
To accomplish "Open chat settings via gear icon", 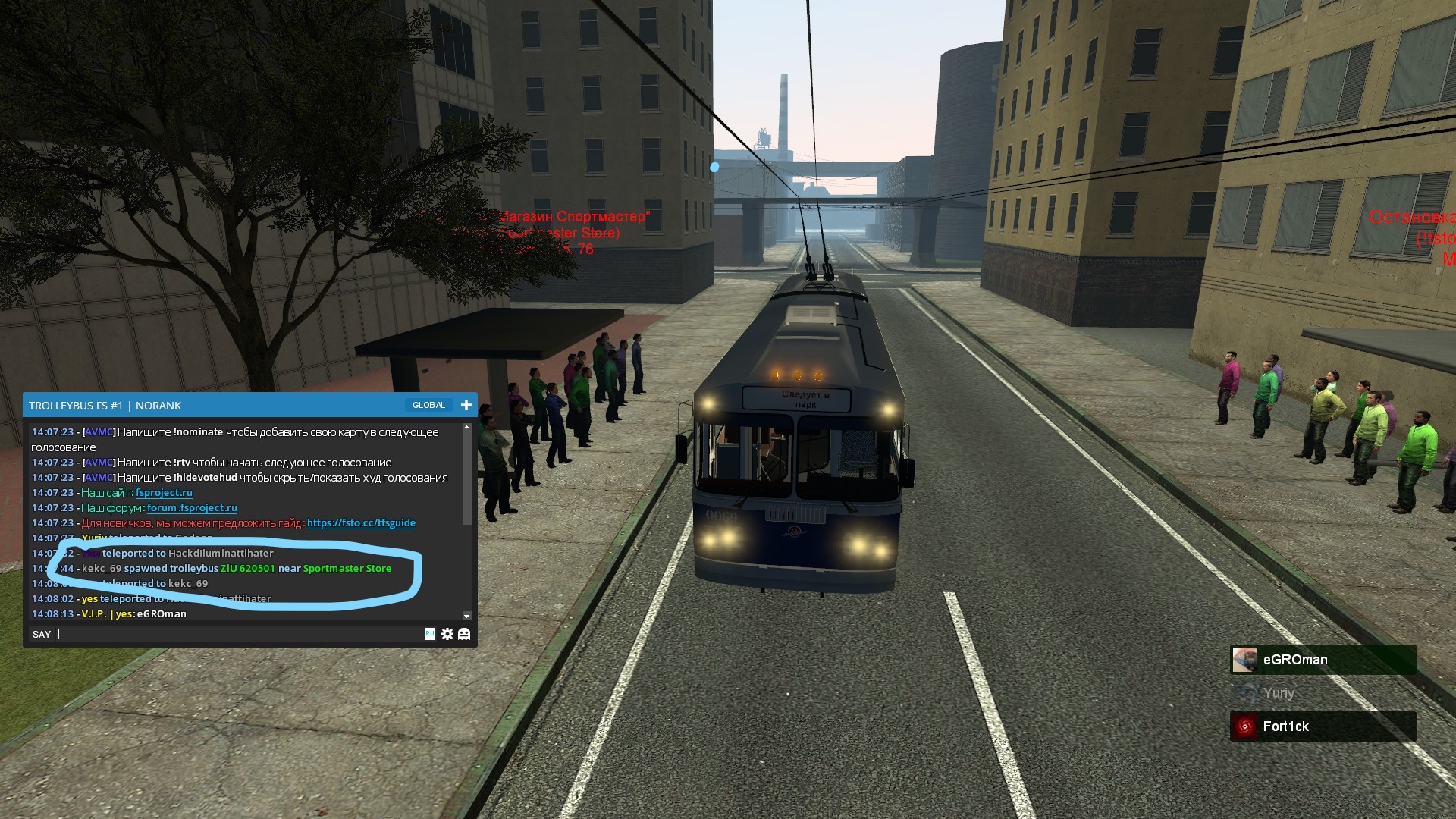I will (x=447, y=634).
